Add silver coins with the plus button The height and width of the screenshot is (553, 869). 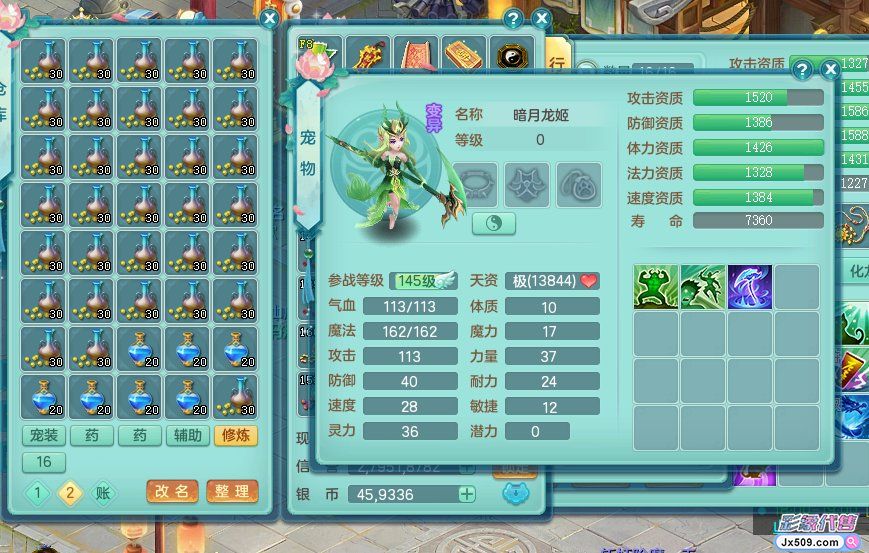click(467, 494)
